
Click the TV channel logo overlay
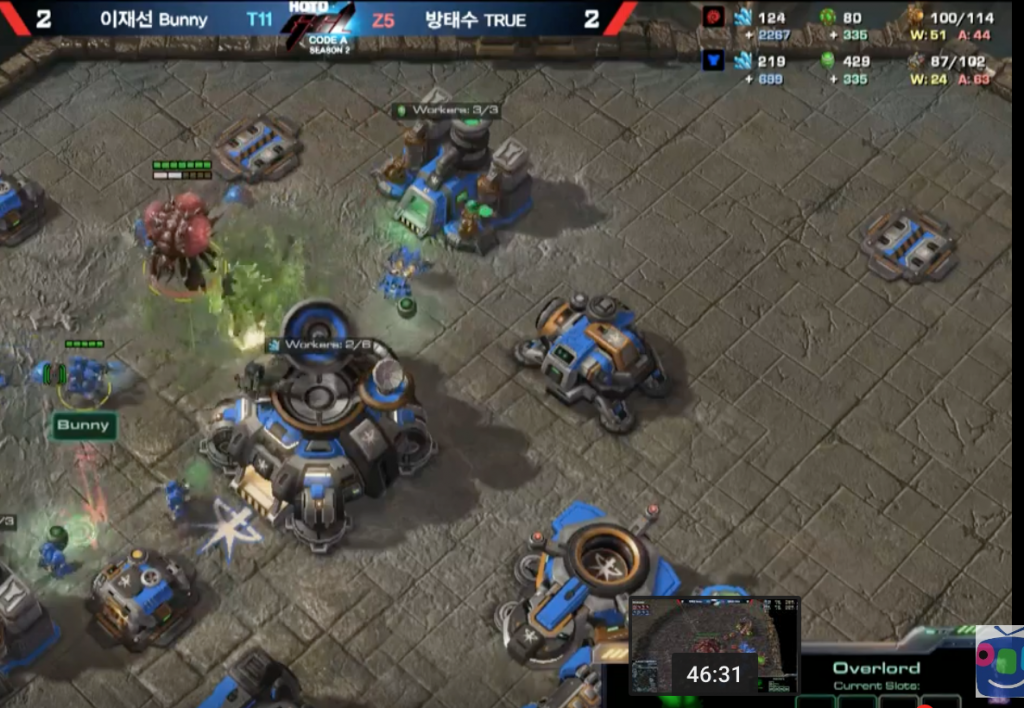pos(998,660)
